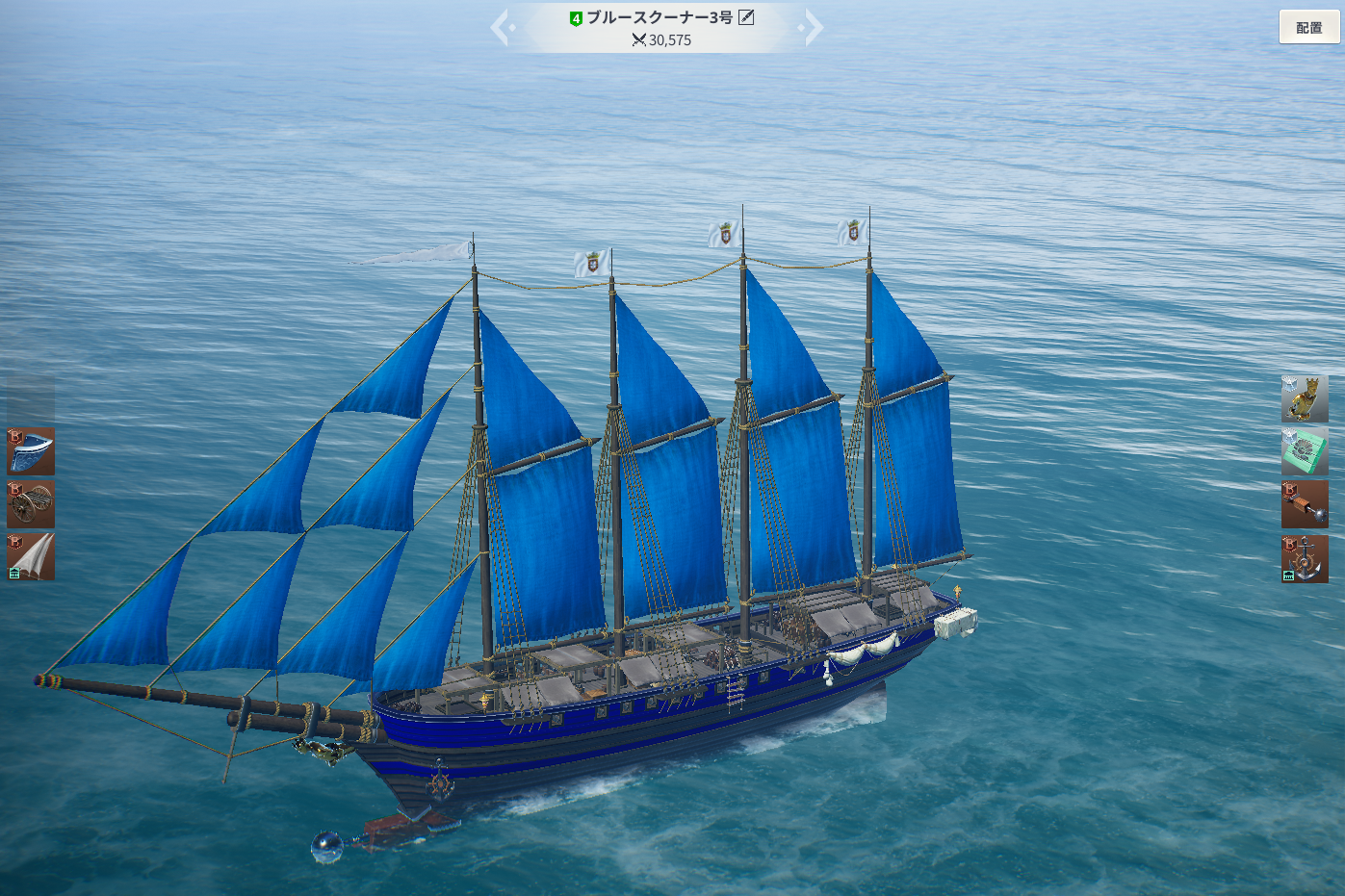Go to the next ship with right arrow
Viewport: 1345px width, 896px height.
point(813,27)
